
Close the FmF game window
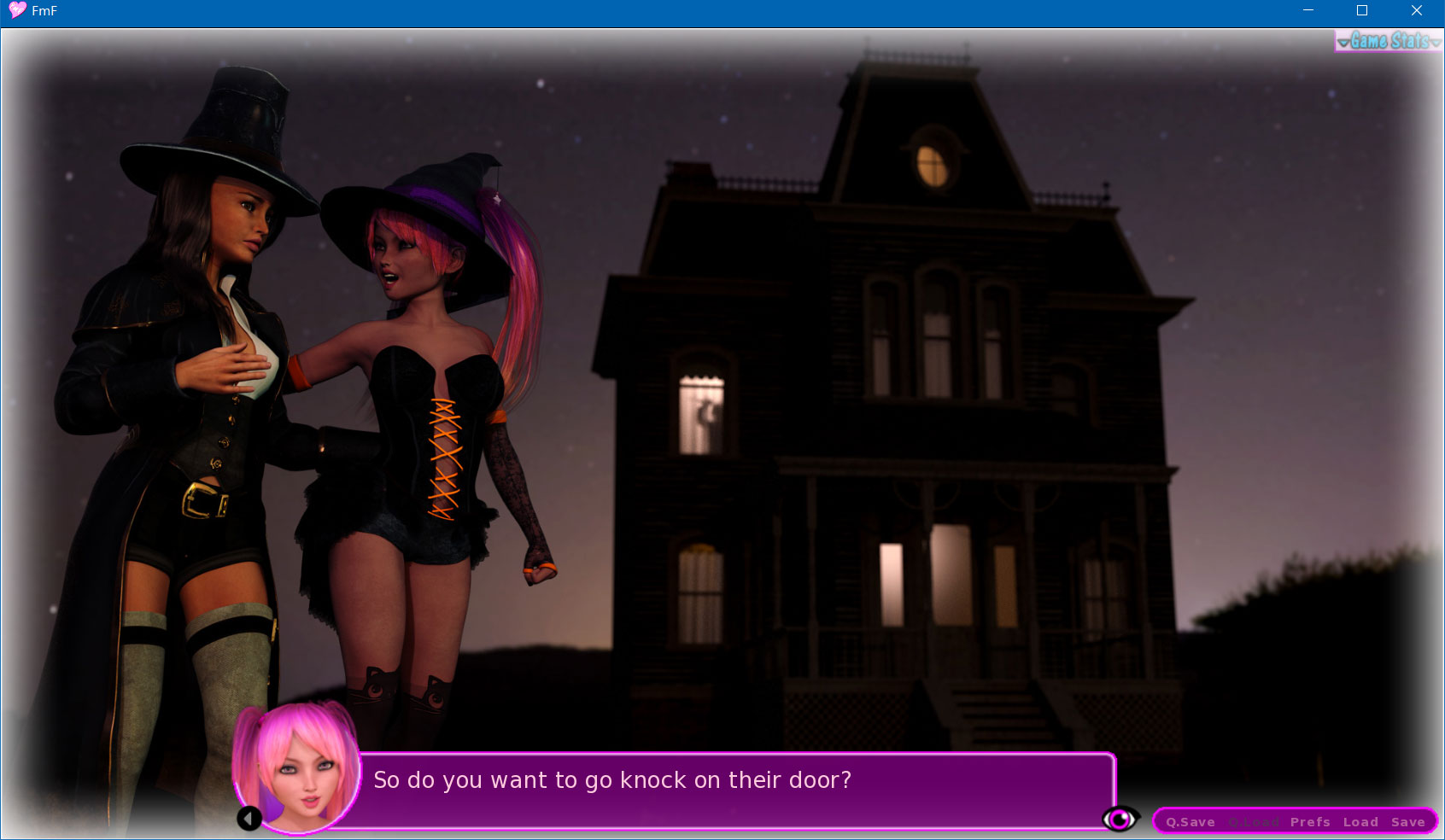[1416, 11]
